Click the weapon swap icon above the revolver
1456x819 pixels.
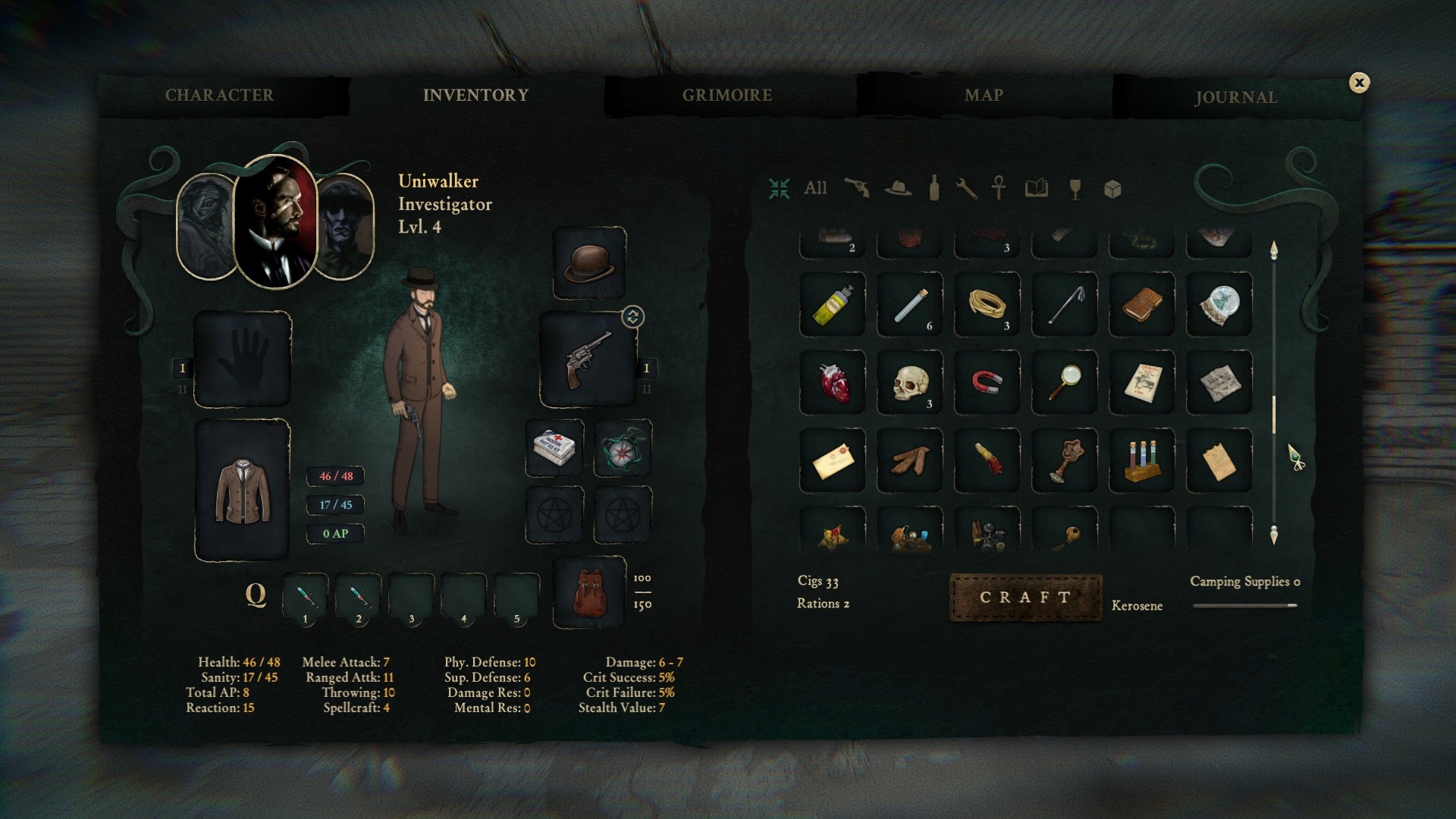(633, 316)
